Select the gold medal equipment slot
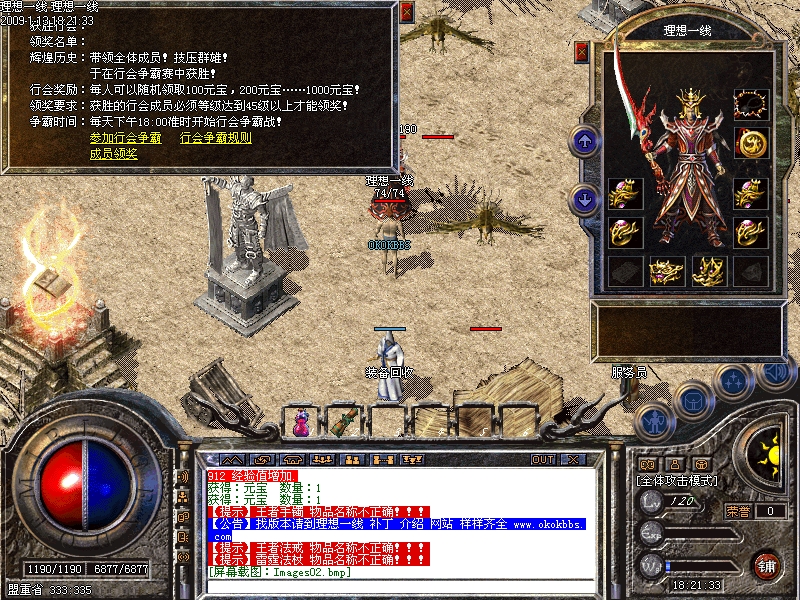Screen dimensions: 800x600 pos(750,143)
